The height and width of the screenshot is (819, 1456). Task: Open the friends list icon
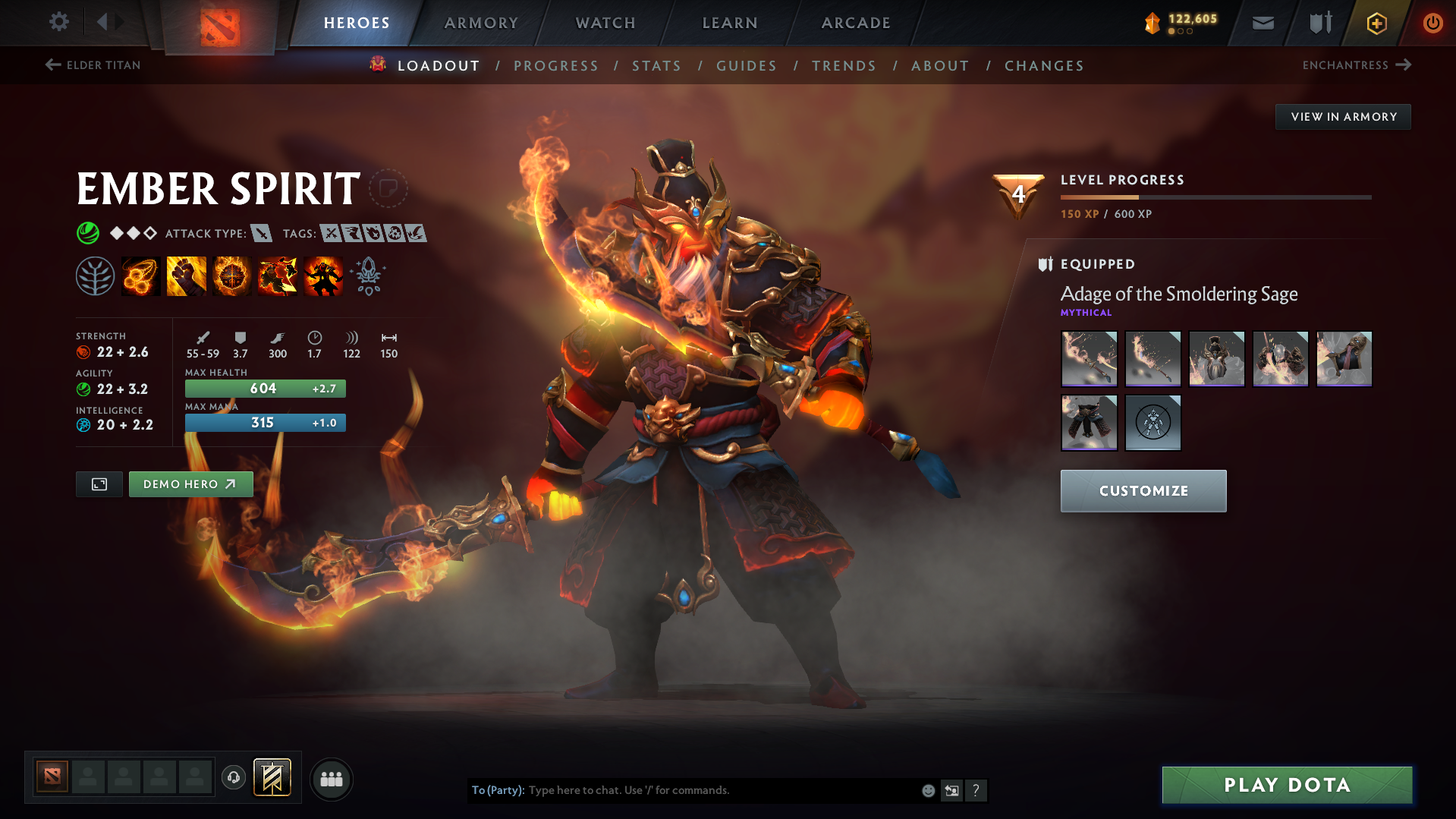[x=331, y=779]
